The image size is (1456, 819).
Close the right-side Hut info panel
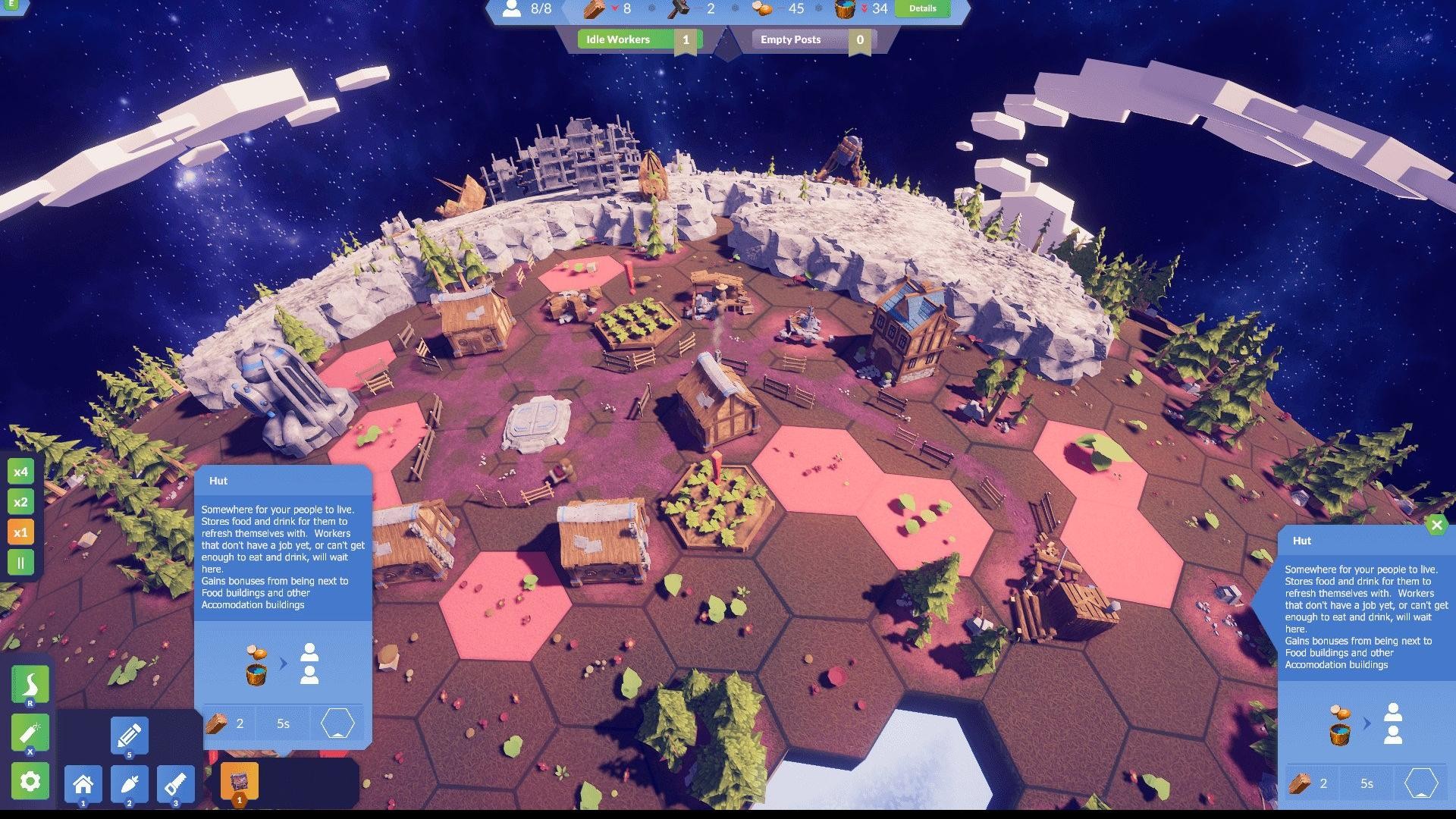(x=1436, y=525)
